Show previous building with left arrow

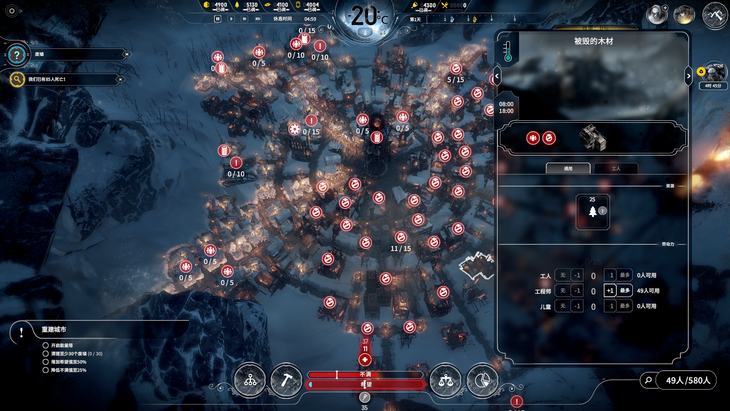click(x=496, y=76)
